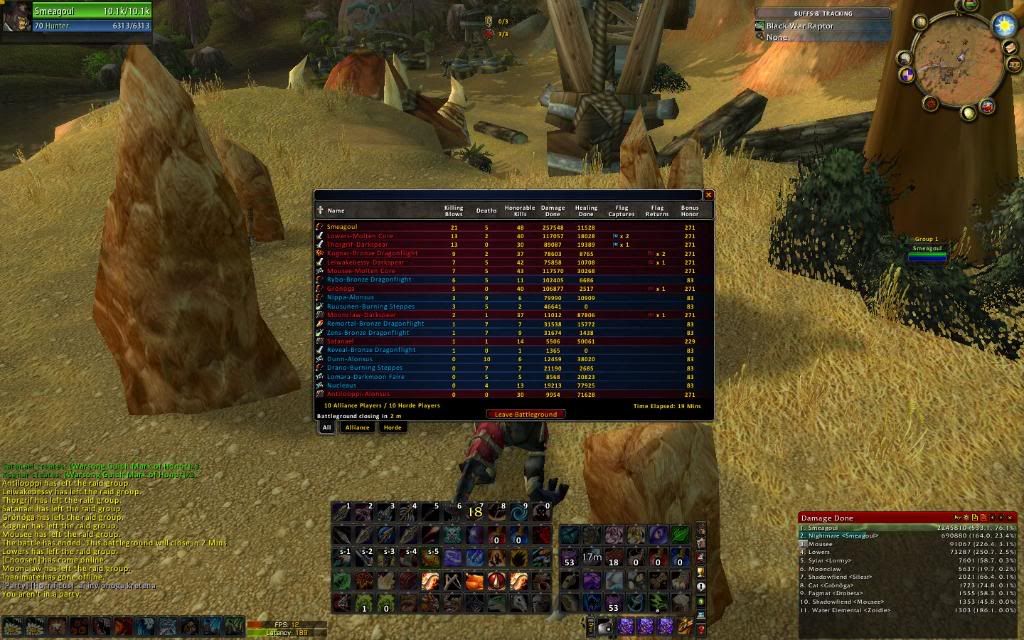
Task: Leave the battleground via the red button
Action: (525, 414)
